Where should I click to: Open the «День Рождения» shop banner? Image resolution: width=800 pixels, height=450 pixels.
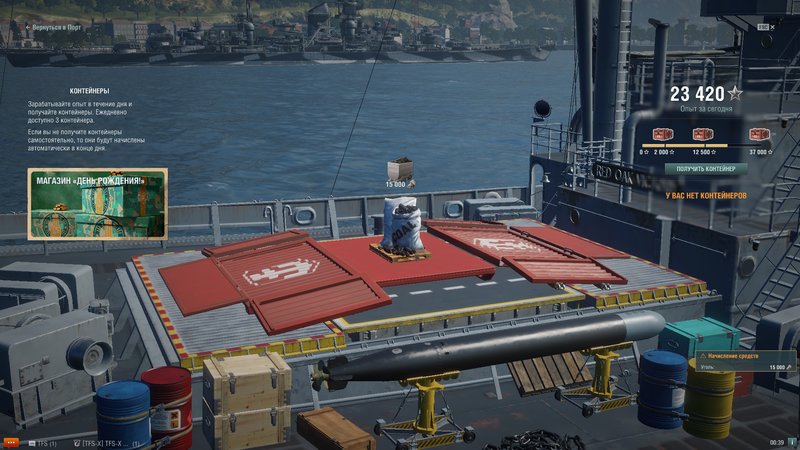tap(98, 204)
